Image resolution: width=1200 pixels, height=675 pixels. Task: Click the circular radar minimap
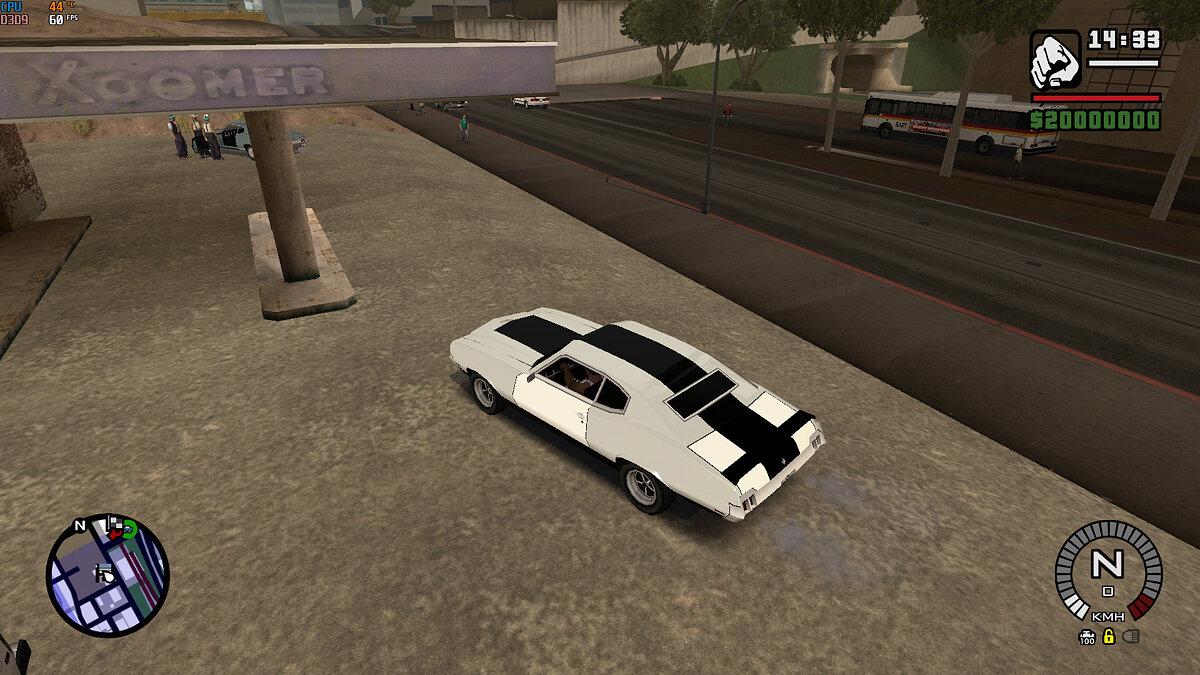coord(107,576)
